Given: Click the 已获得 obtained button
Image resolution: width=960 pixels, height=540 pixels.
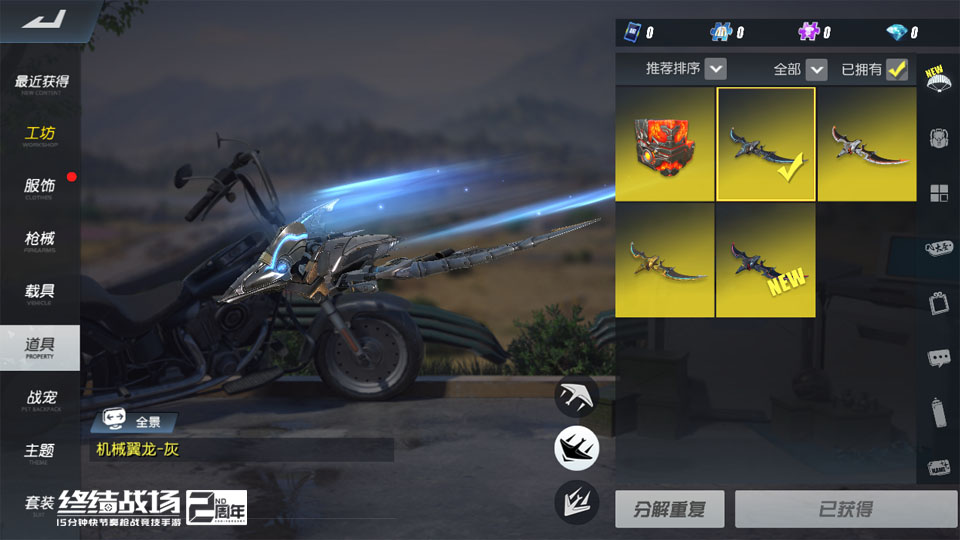Looking at the screenshot, I should pyautogui.click(x=845, y=509).
